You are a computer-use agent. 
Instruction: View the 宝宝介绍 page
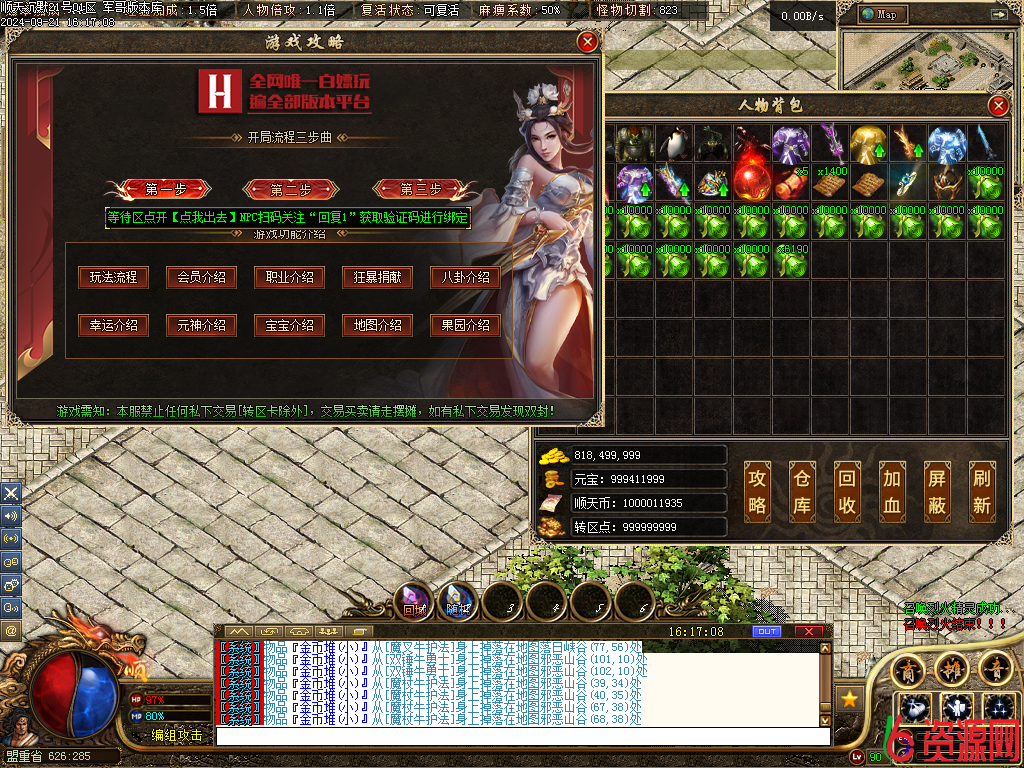click(x=289, y=325)
